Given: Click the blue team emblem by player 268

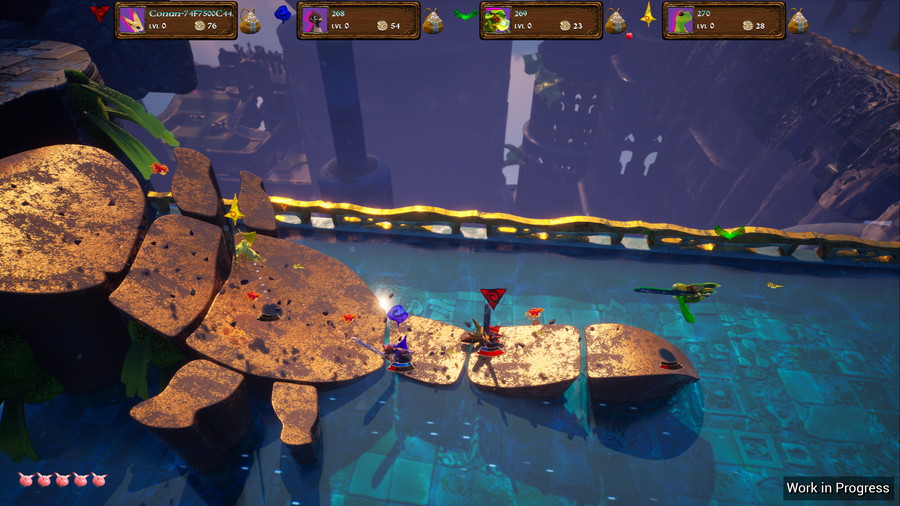Looking at the screenshot, I should click(x=283, y=14).
